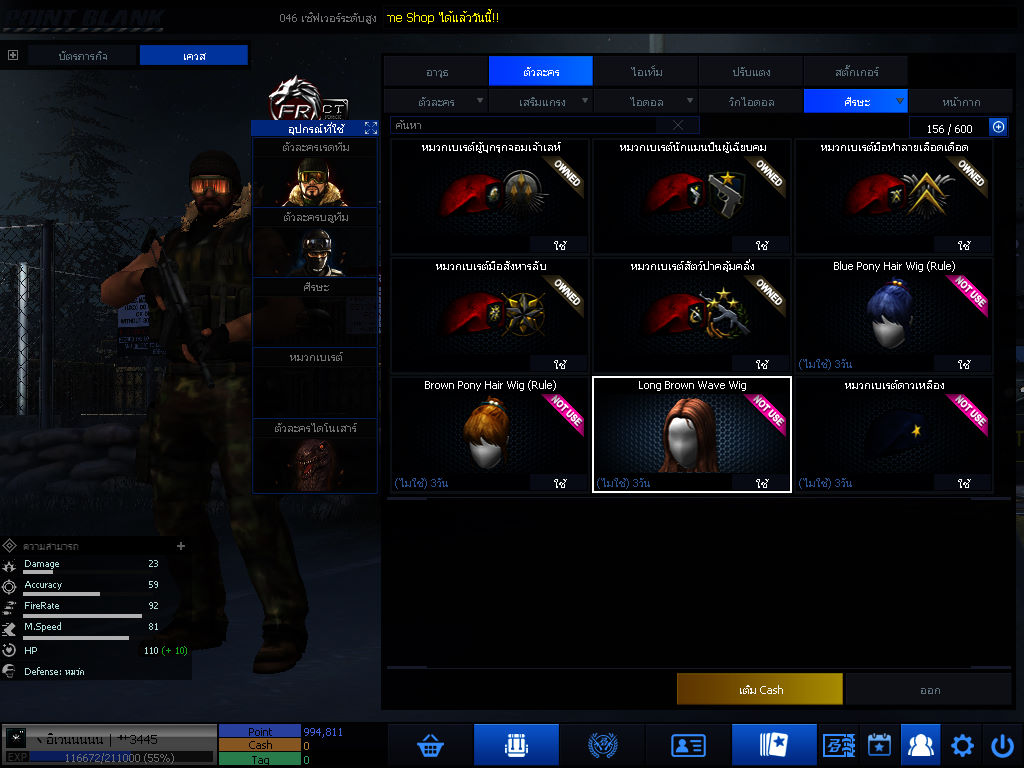Open the settings gear icon
This screenshot has height=768, width=1024.
962,745
